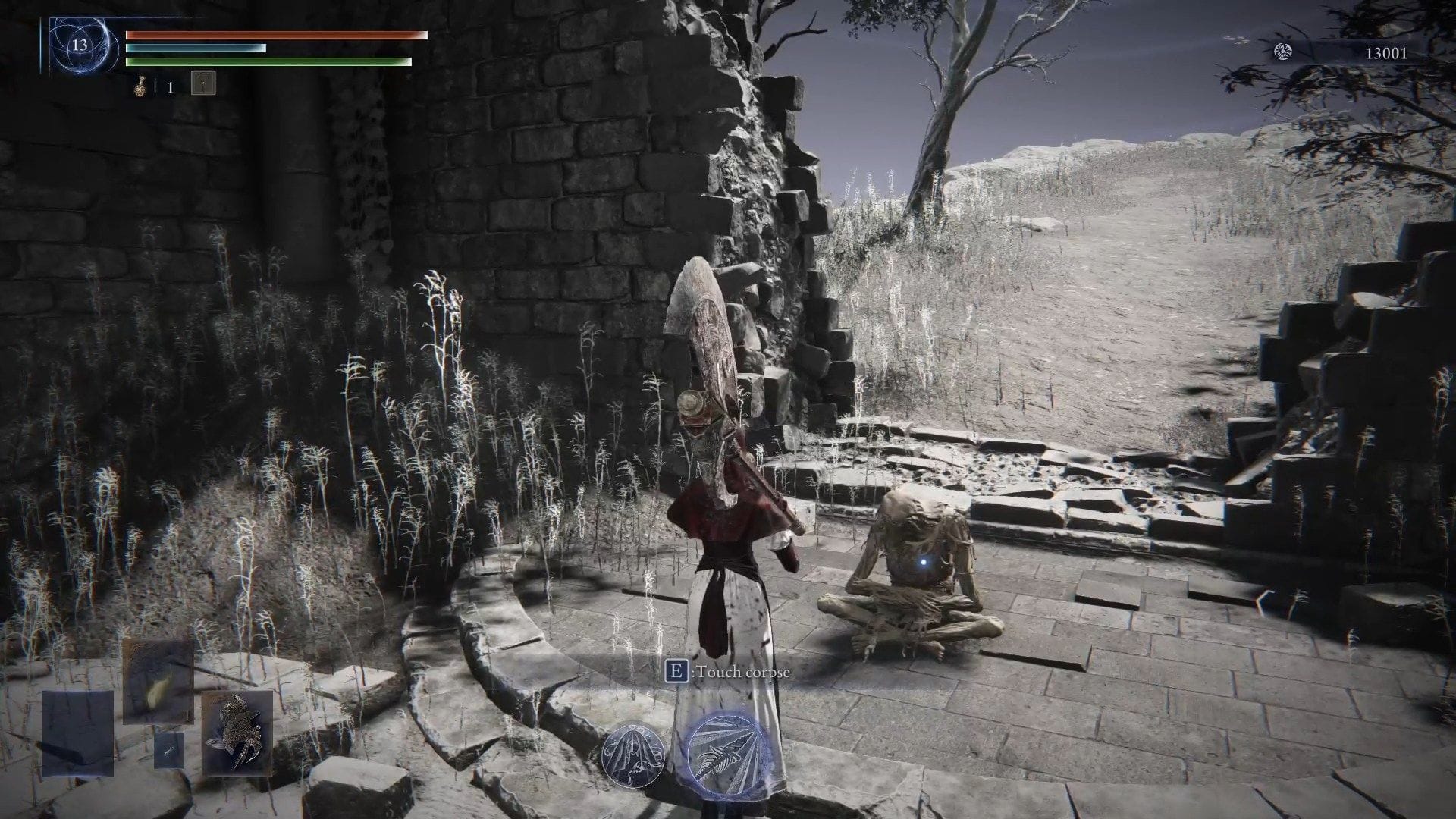This screenshot has width=1456, height=819.
Task: Select the empty left-hand armament slot
Action: (x=77, y=733)
